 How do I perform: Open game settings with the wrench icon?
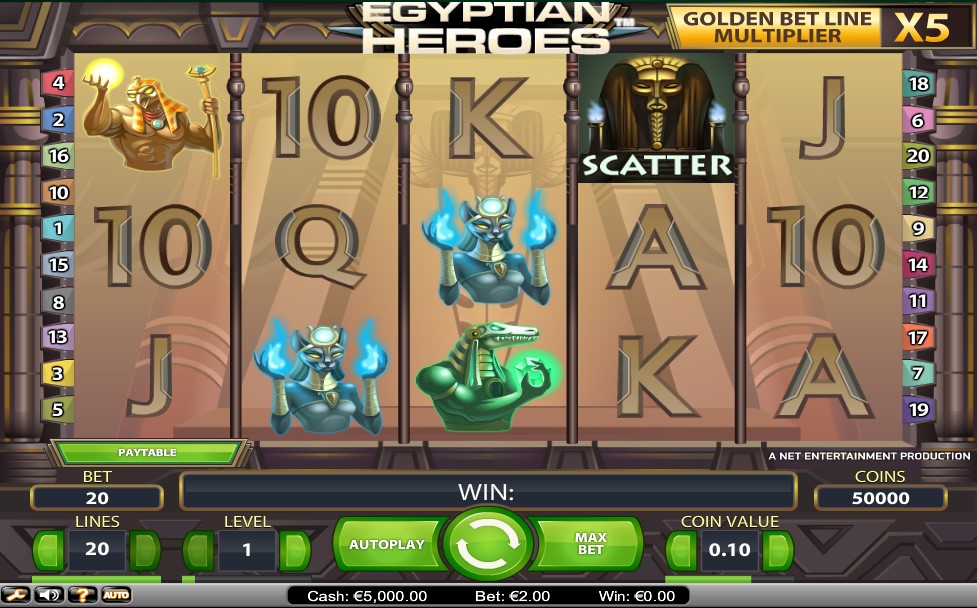pyautogui.click(x=17, y=595)
